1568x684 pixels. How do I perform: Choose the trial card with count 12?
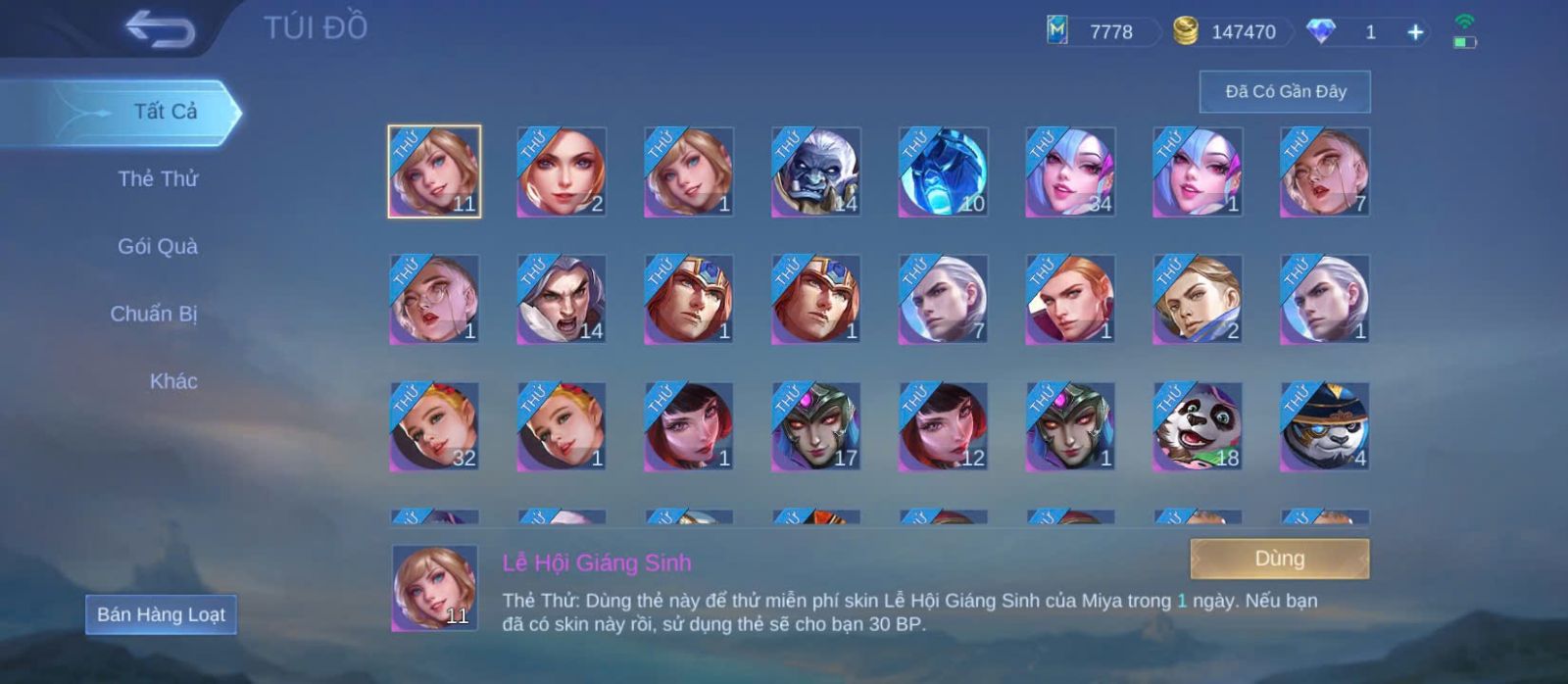[943, 426]
